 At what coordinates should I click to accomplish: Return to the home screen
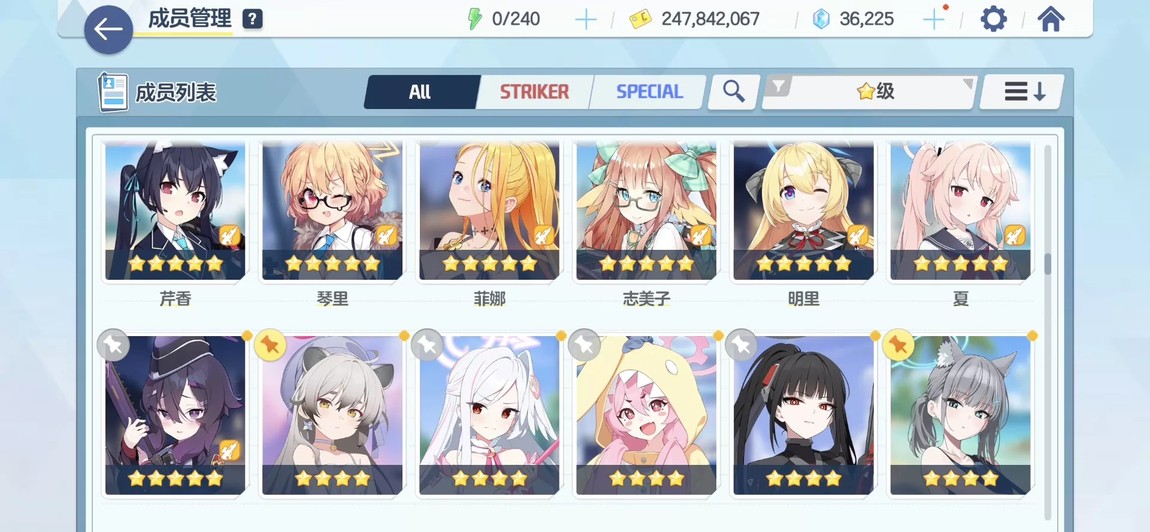pos(1050,19)
